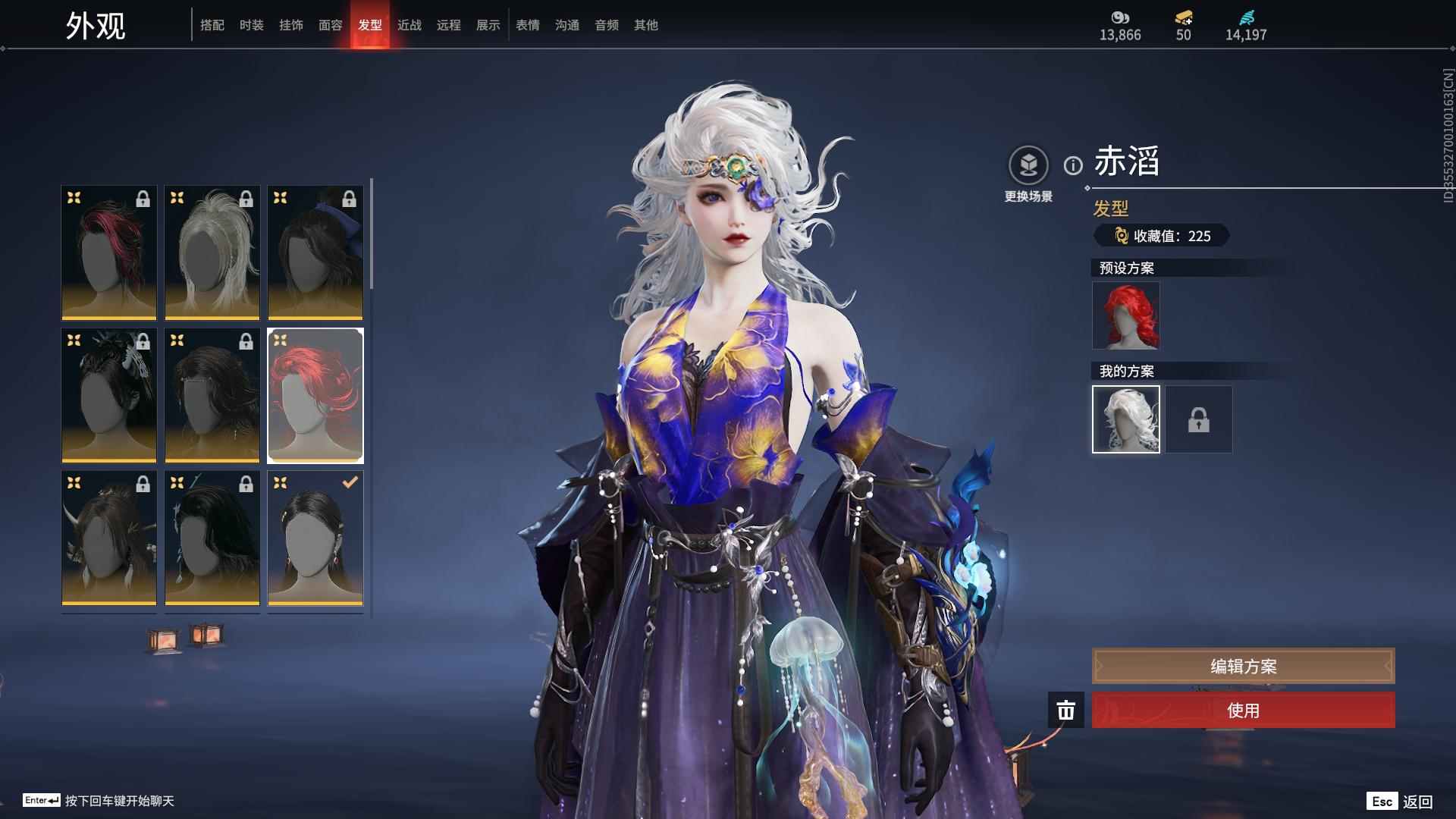The width and height of the screenshot is (1456, 819).
Task: Select the equipped black hairstyle with checkmark
Action: click(x=315, y=538)
